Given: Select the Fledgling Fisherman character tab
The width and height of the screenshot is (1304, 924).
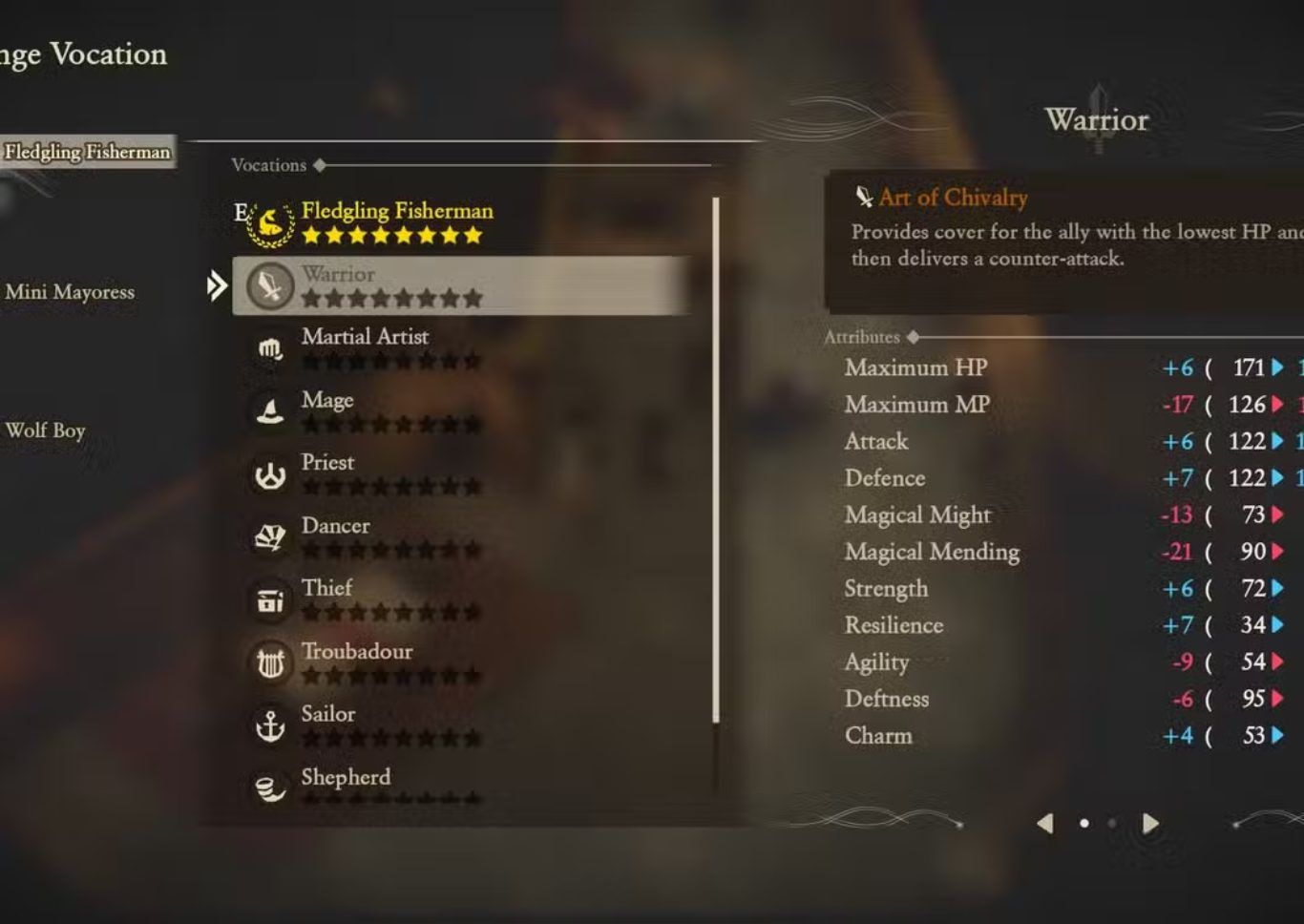Looking at the screenshot, I should click(x=87, y=152).
